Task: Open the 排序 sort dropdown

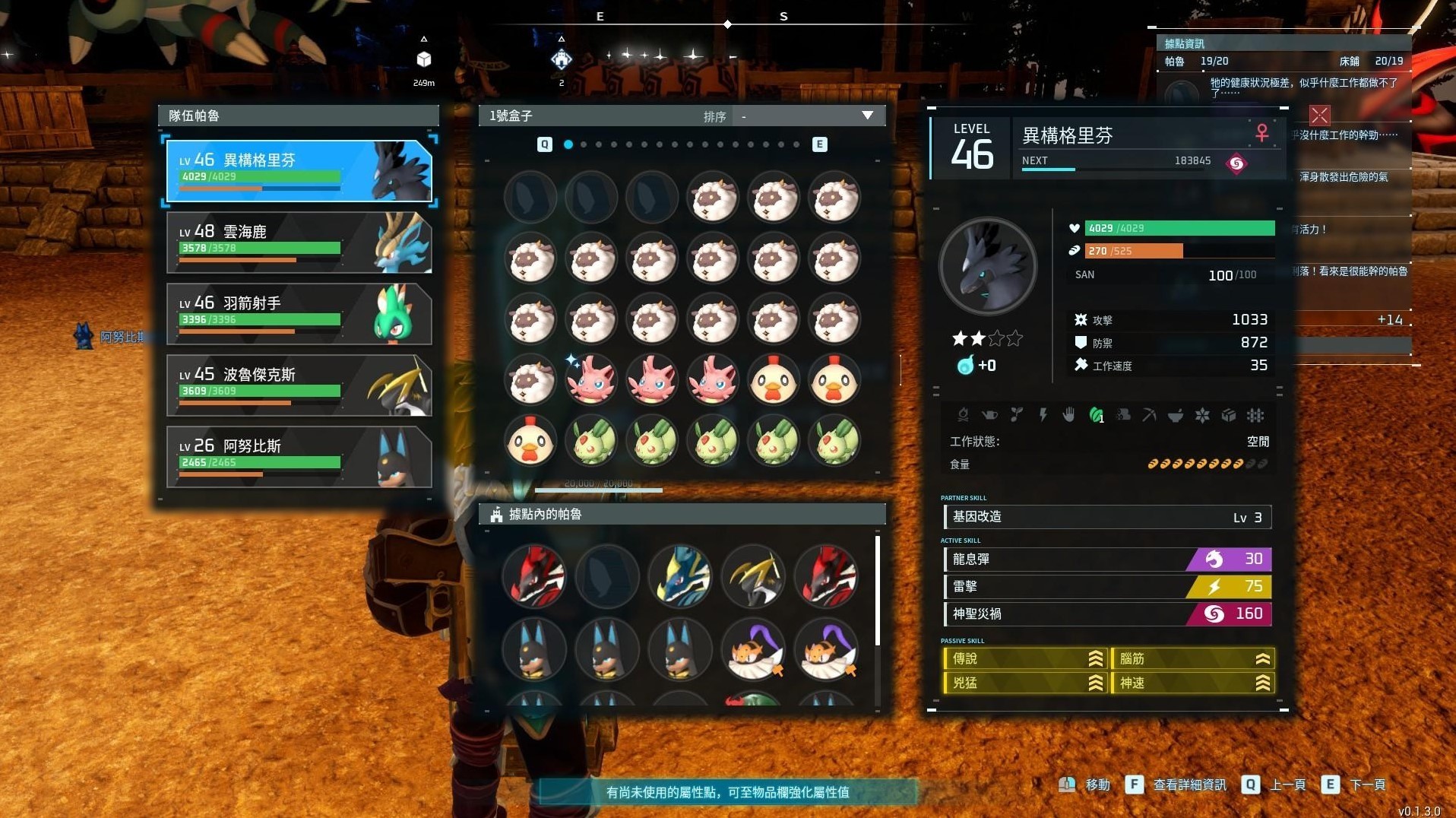Action: click(807, 116)
